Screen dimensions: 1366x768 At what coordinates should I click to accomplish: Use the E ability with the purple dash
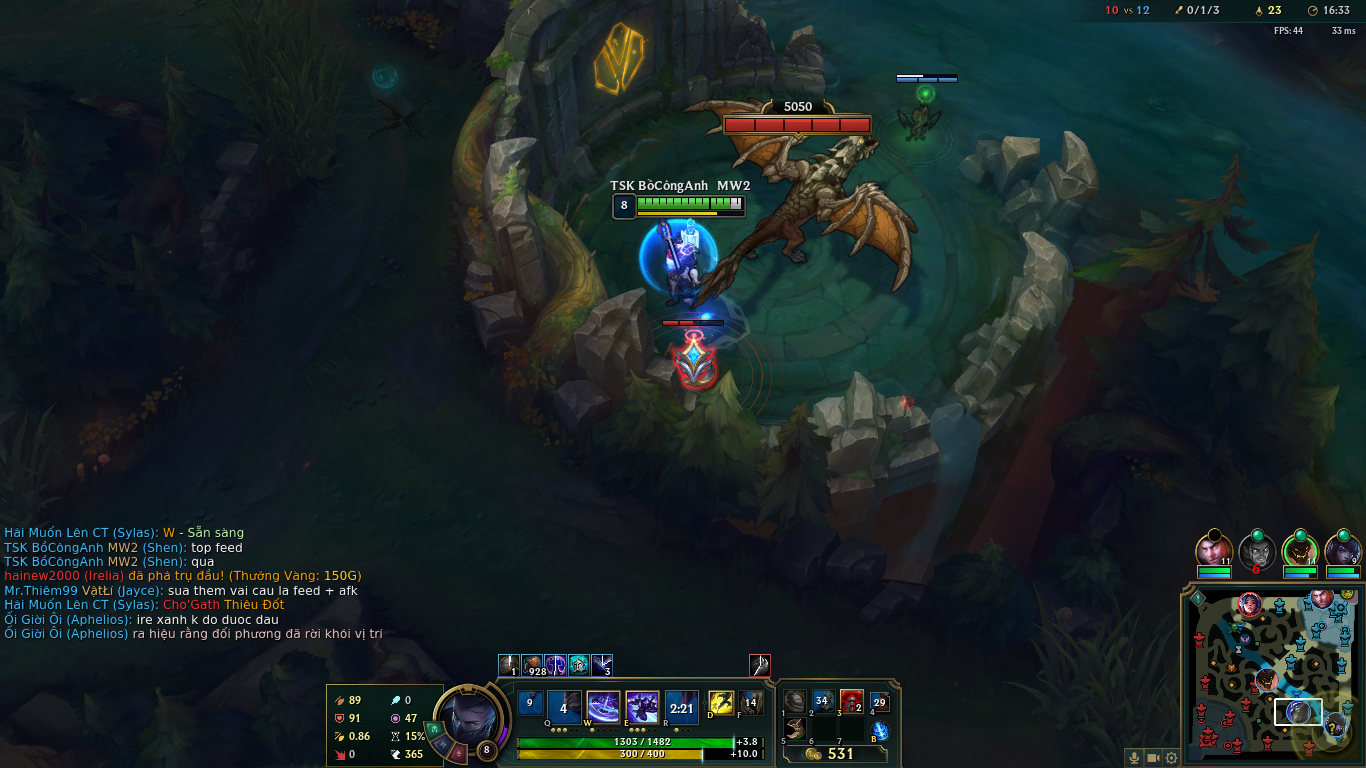(642, 708)
